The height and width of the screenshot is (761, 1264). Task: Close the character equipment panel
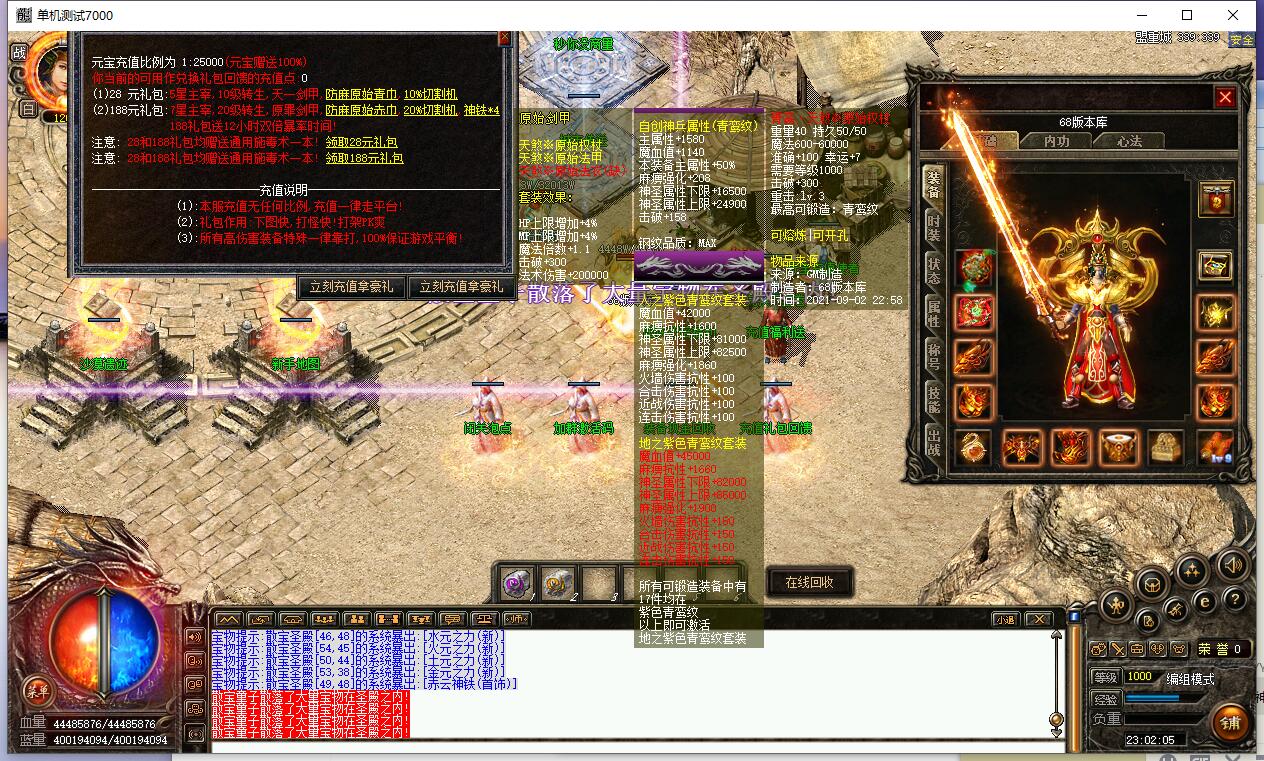pos(1225,97)
